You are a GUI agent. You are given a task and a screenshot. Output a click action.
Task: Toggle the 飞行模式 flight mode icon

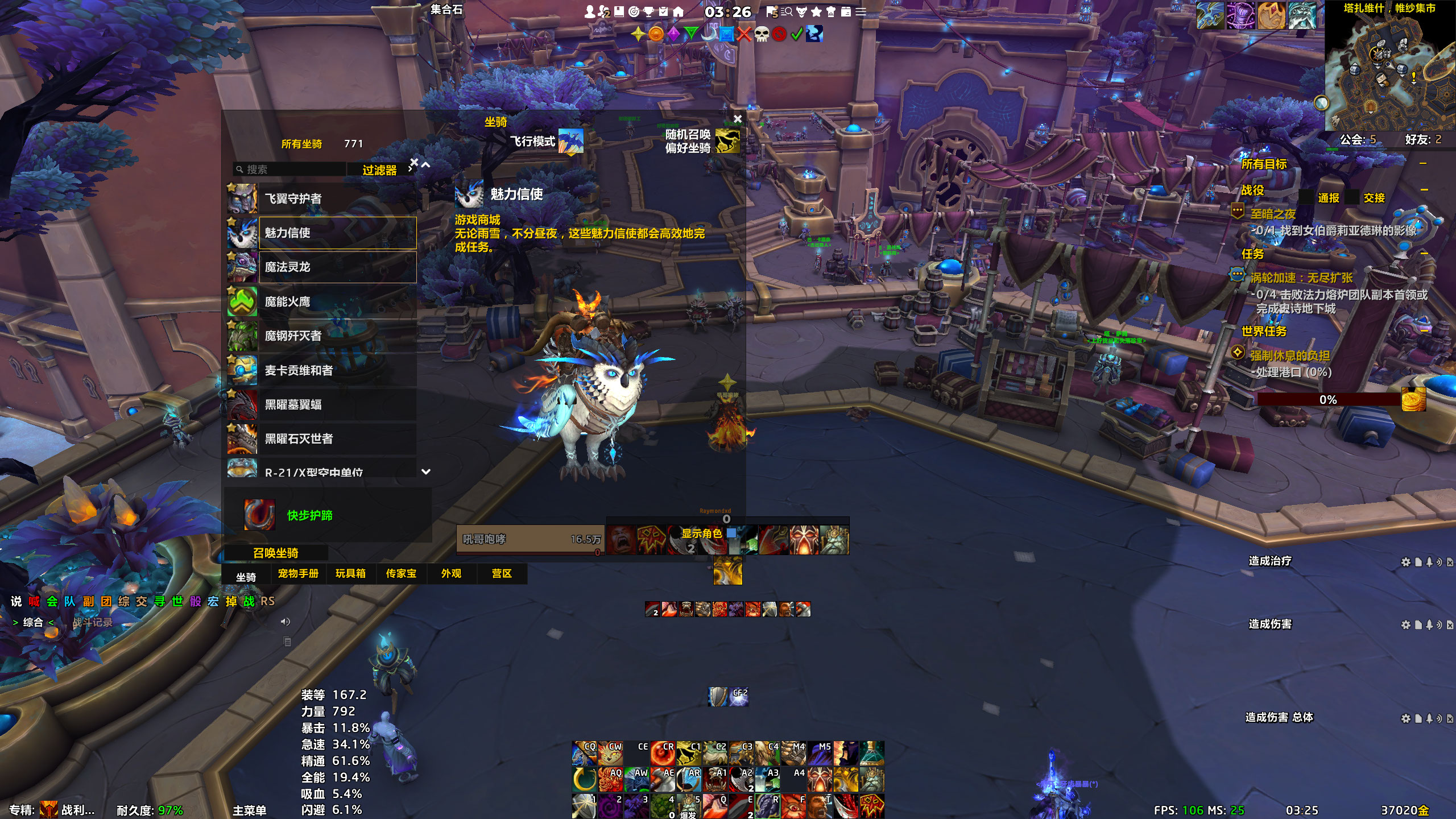[x=570, y=141]
